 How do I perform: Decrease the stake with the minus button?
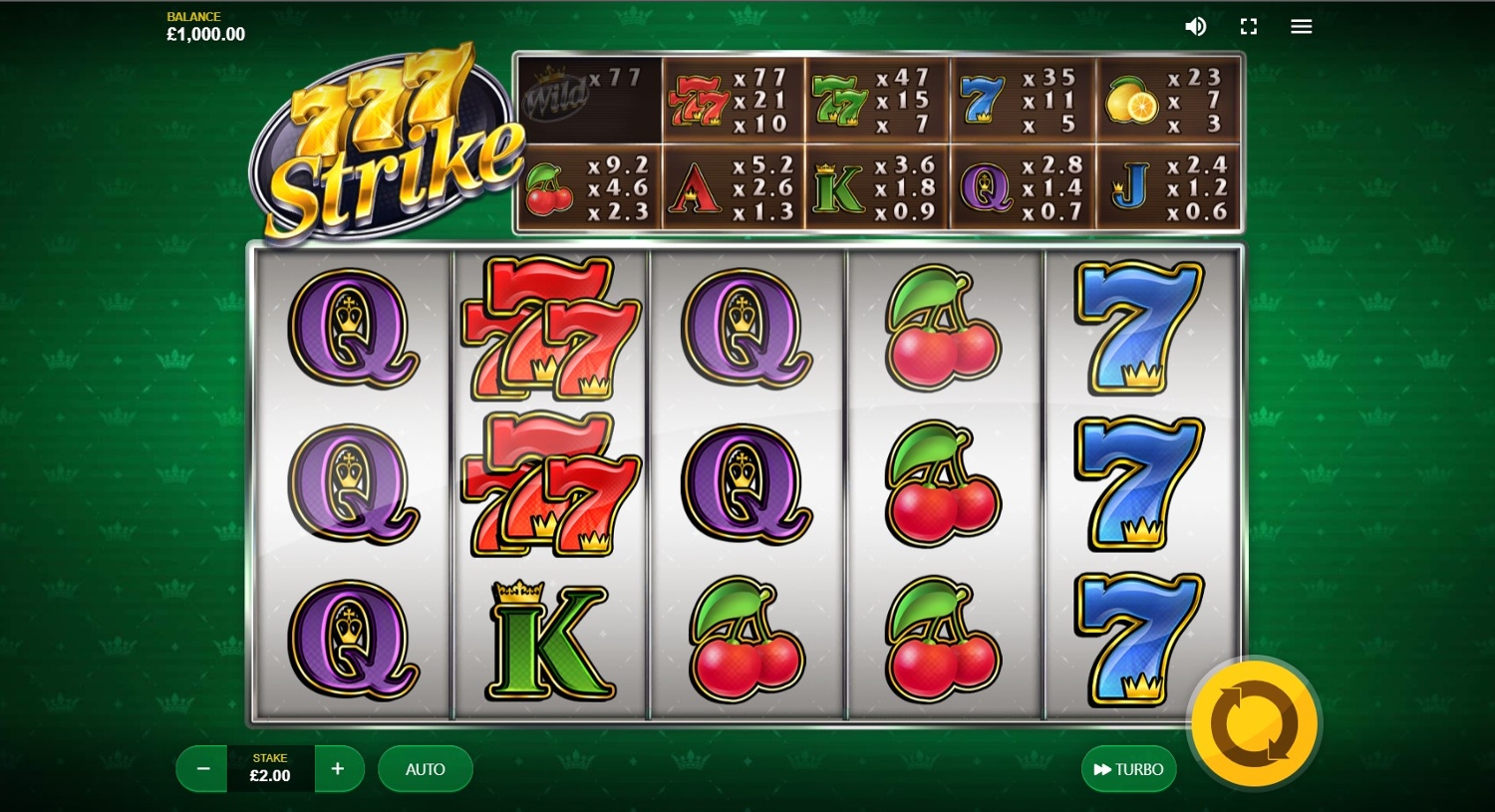(203, 769)
